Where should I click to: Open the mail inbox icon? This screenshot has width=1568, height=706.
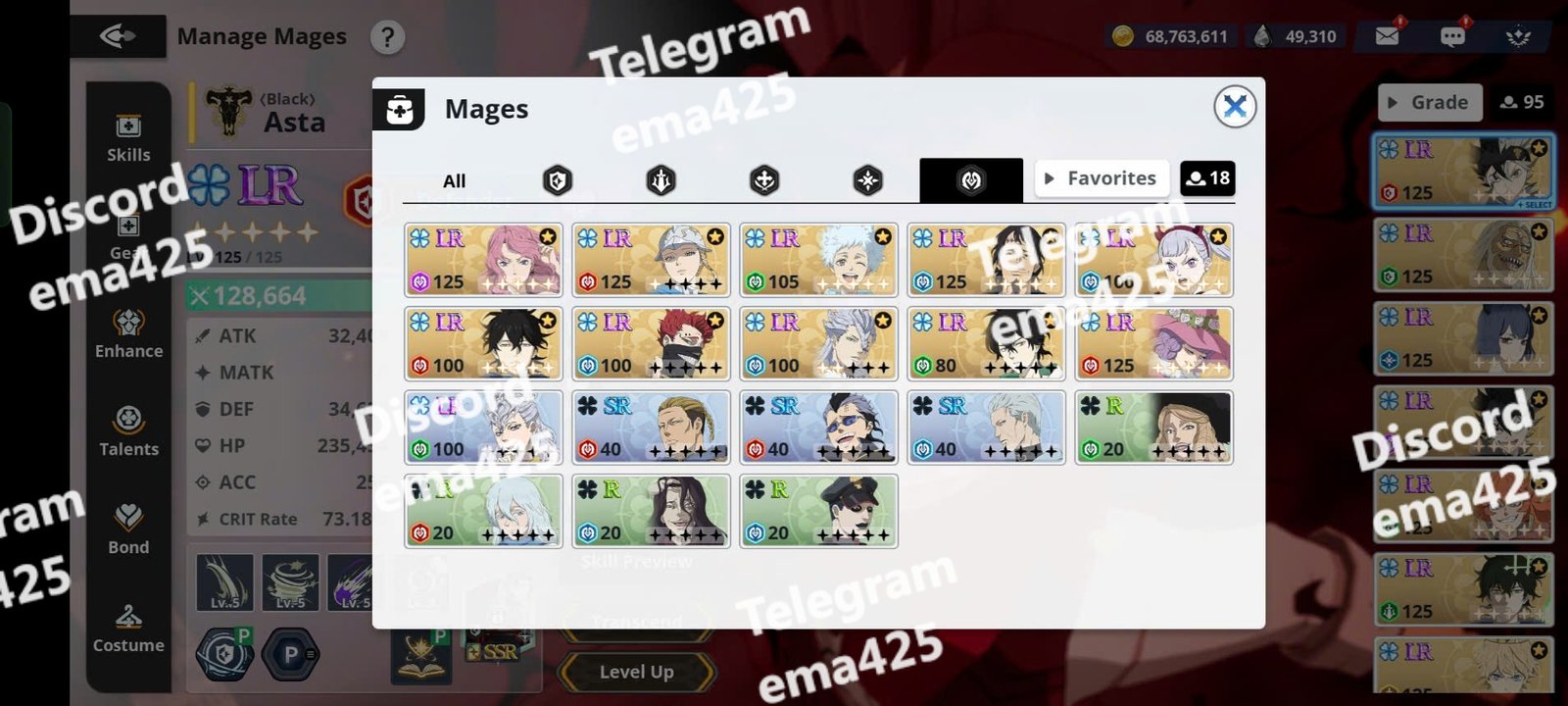coord(1387,36)
